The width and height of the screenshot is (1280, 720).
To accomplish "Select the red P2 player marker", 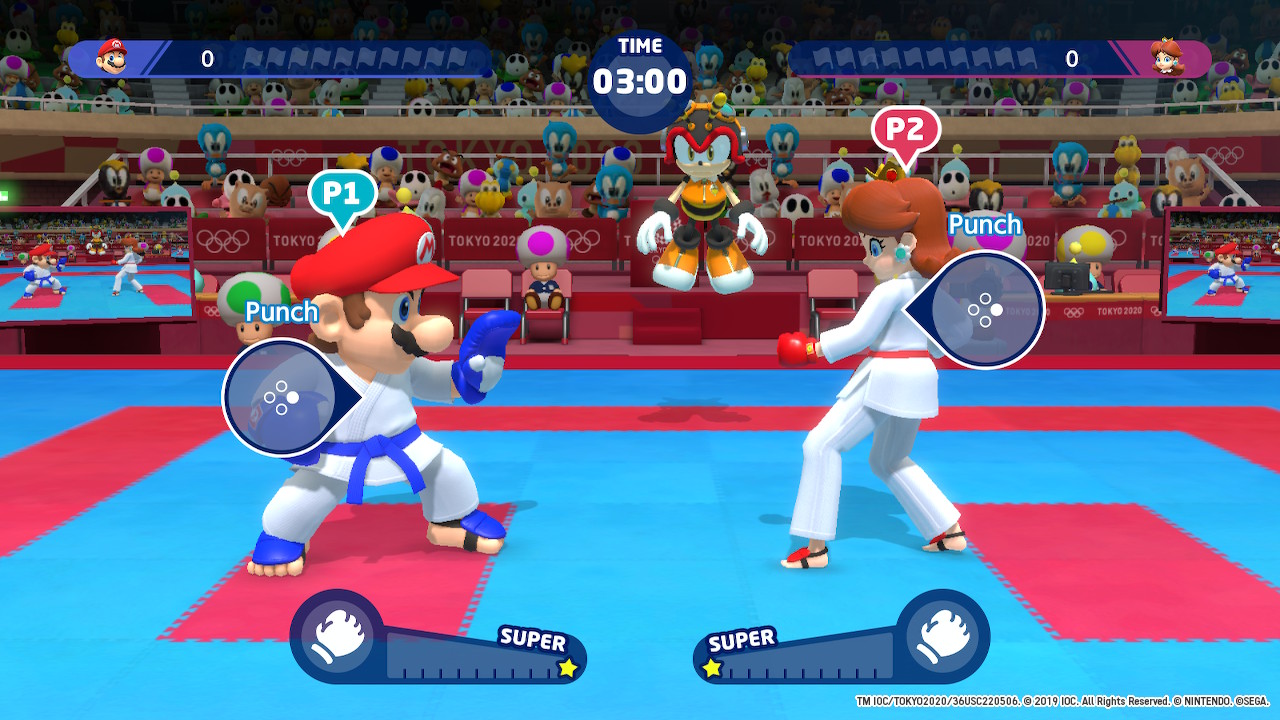I will point(905,132).
